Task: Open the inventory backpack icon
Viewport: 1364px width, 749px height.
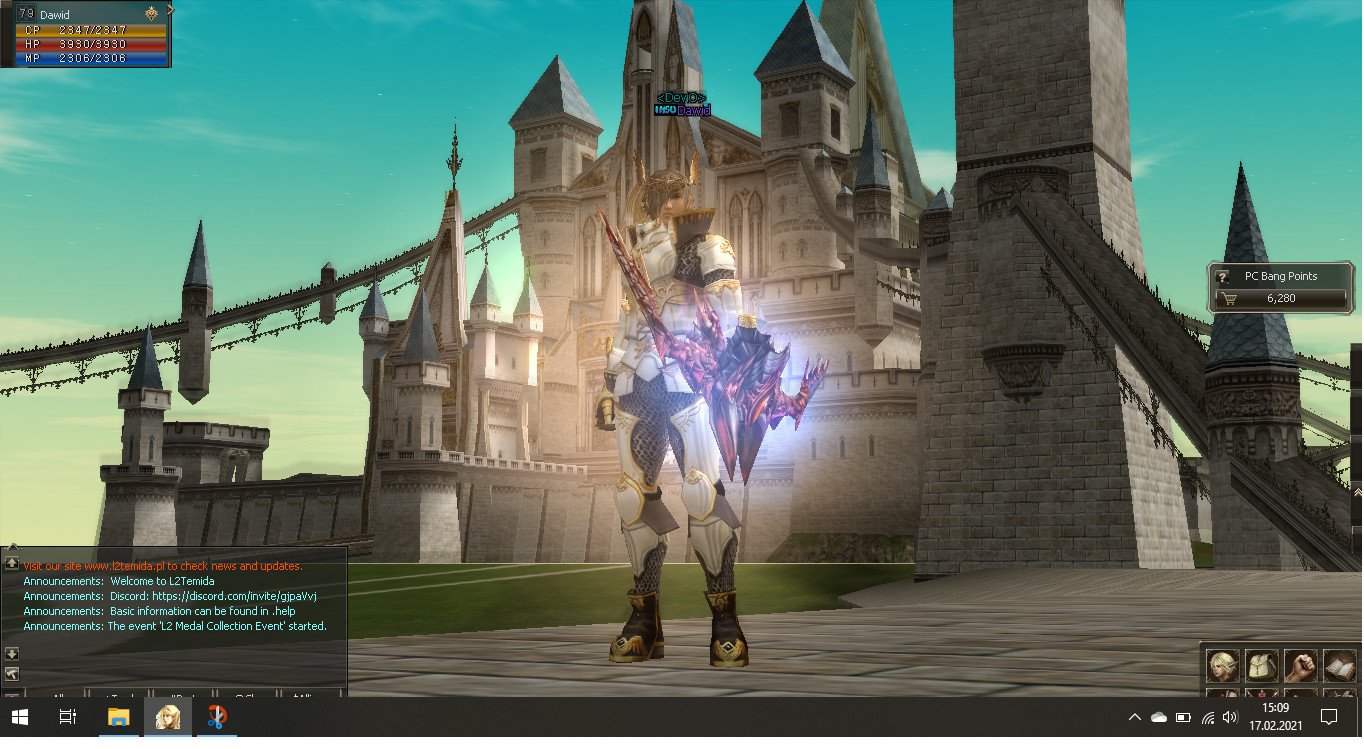Action: [x=1261, y=665]
